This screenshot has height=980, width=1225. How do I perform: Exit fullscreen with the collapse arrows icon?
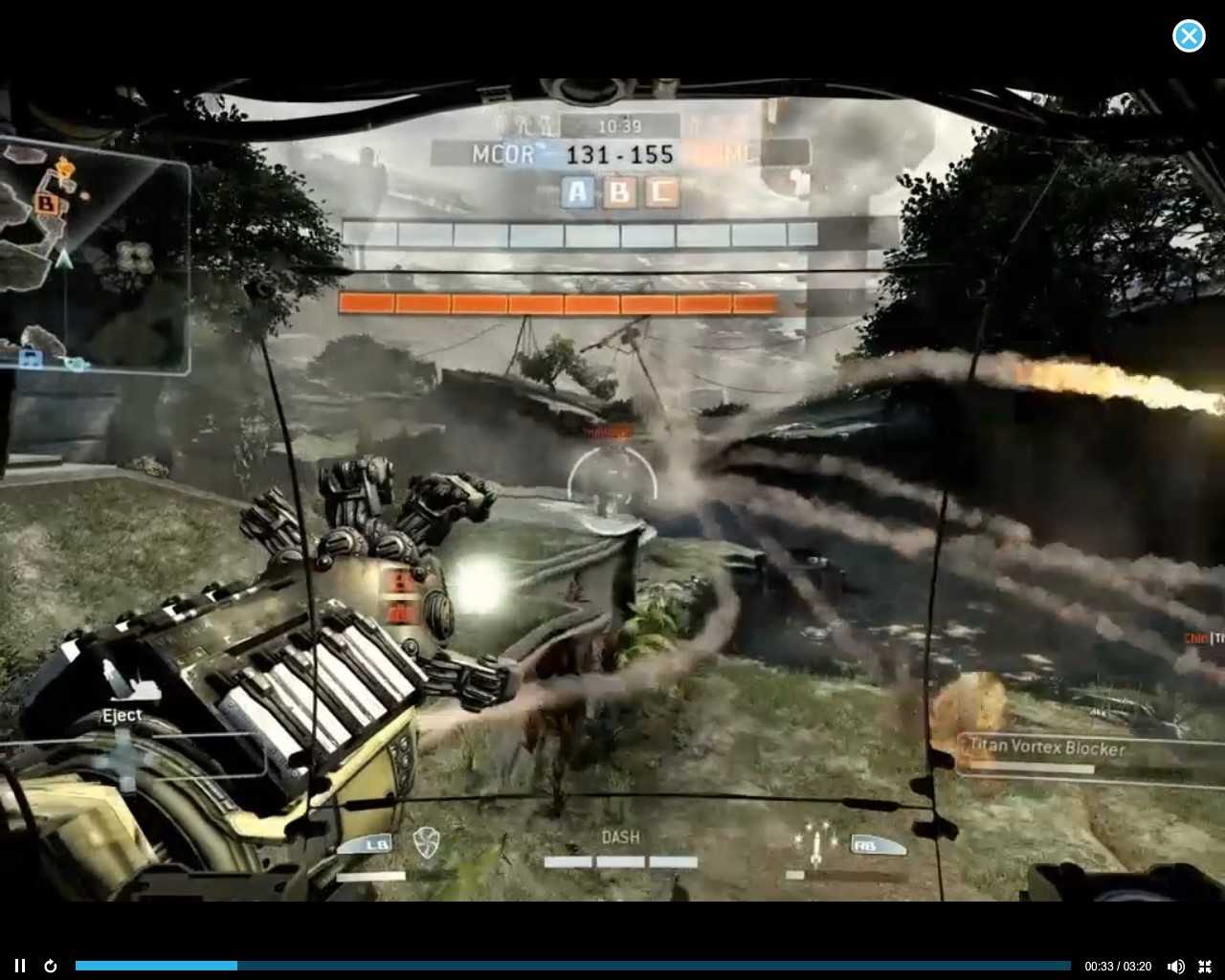(x=1207, y=966)
